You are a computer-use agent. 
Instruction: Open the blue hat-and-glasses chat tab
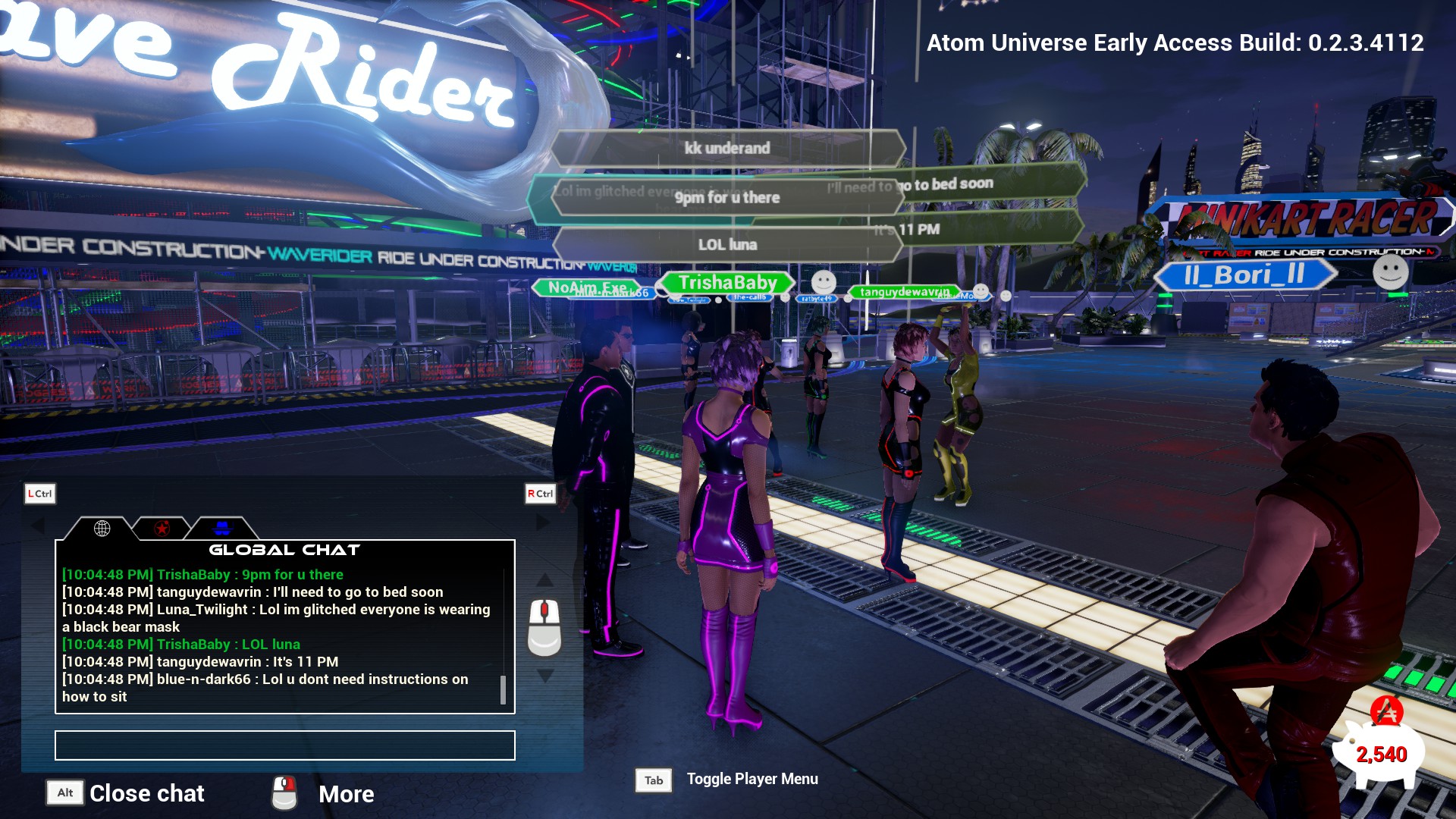[x=221, y=529]
